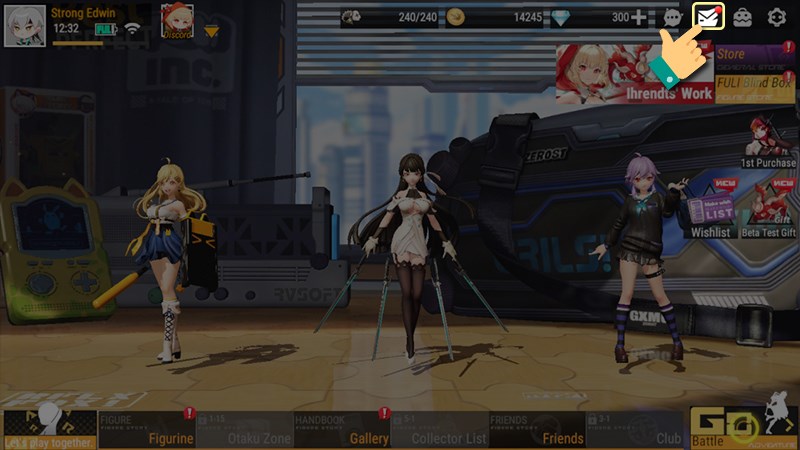Enter the Otaku Zone
This screenshot has width=800, height=450.
(x=245, y=430)
